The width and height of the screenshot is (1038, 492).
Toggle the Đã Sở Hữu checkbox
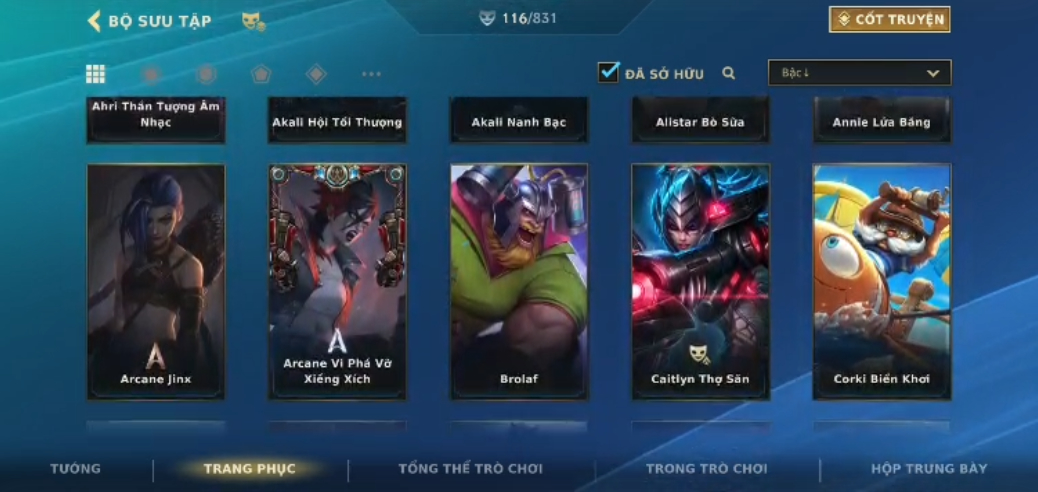[608, 72]
